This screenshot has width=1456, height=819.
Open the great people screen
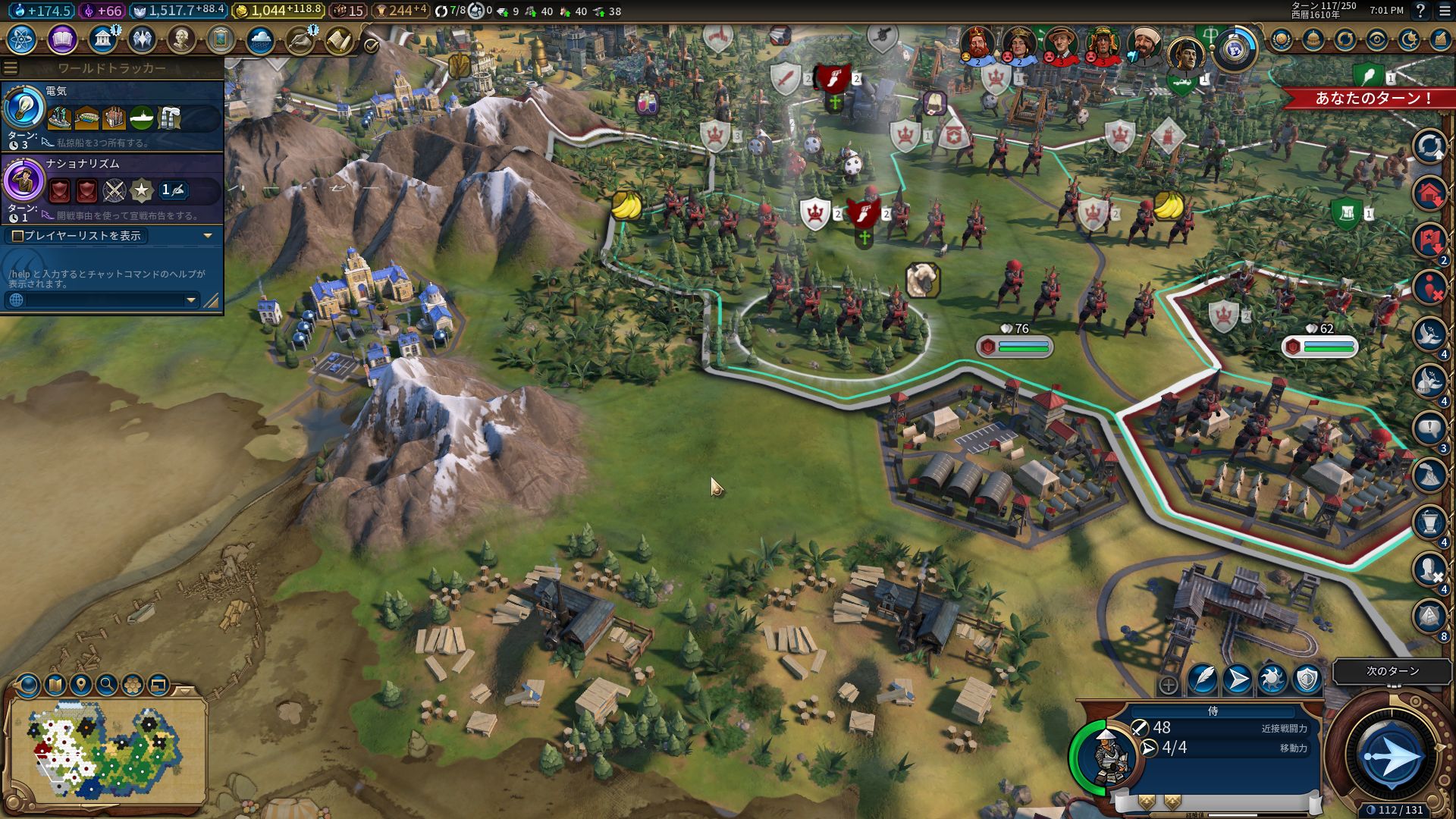click(x=180, y=39)
